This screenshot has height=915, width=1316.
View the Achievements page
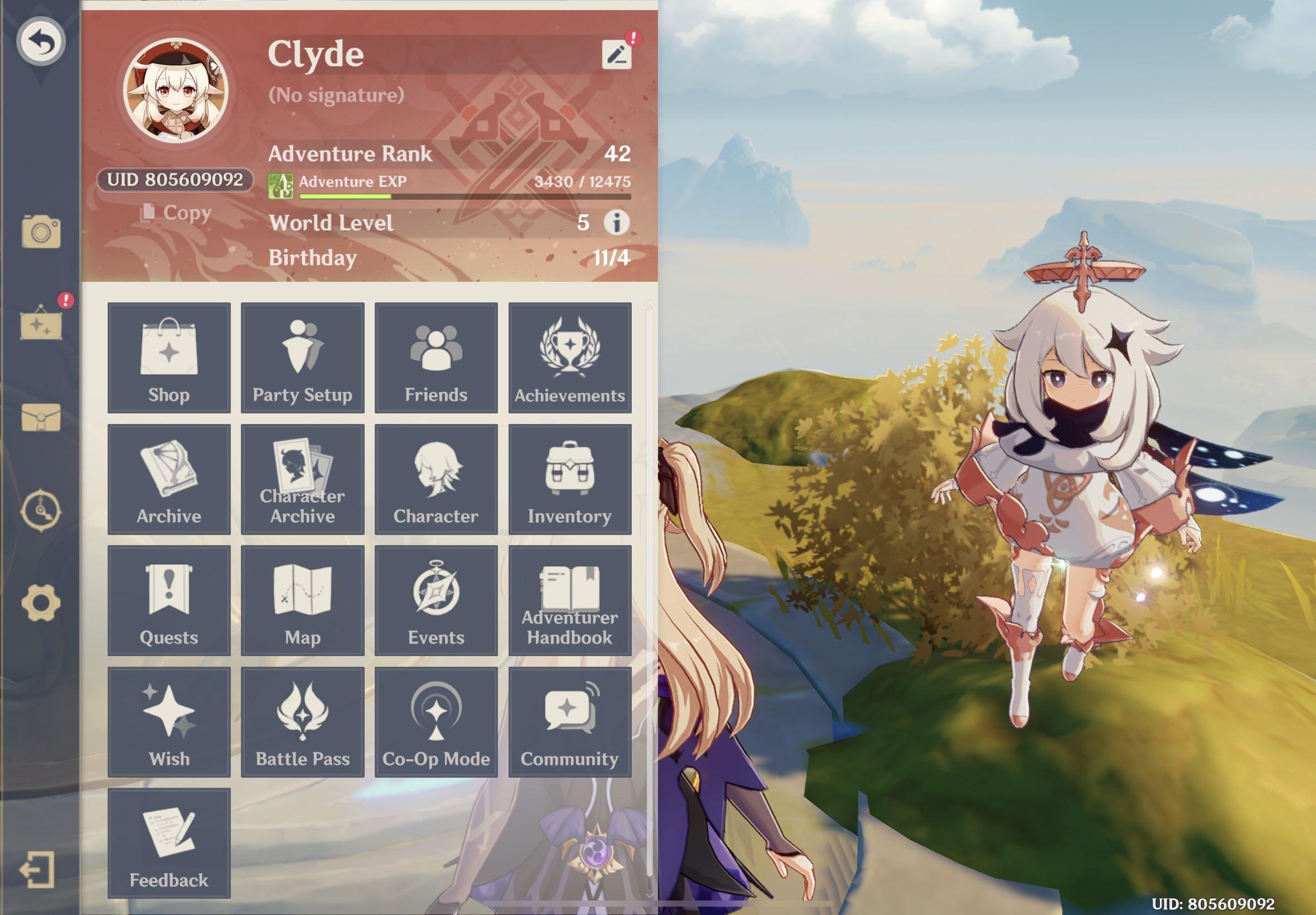pyautogui.click(x=569, y=357)
